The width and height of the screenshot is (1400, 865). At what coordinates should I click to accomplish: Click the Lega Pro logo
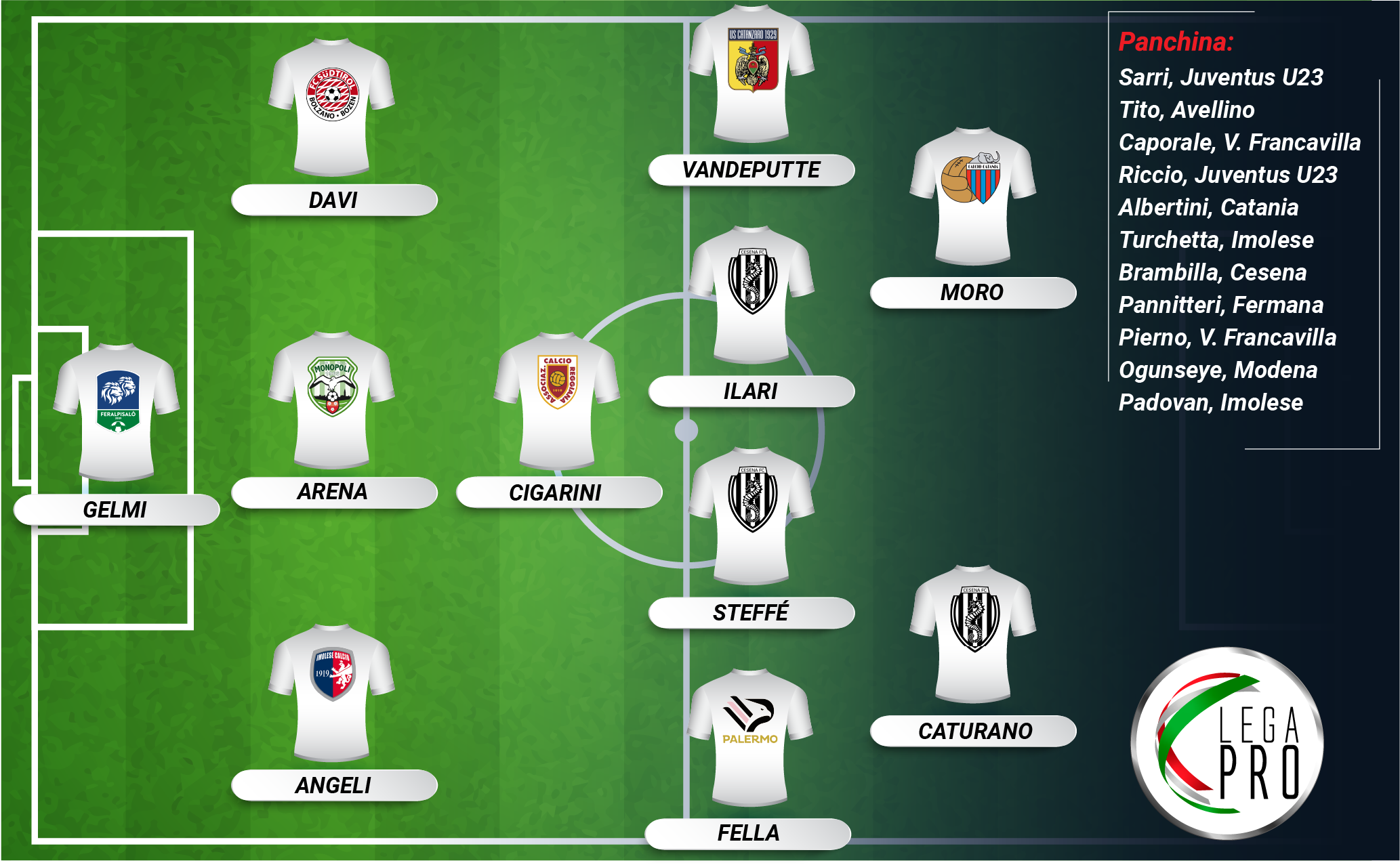click(x=1228, y=744)
